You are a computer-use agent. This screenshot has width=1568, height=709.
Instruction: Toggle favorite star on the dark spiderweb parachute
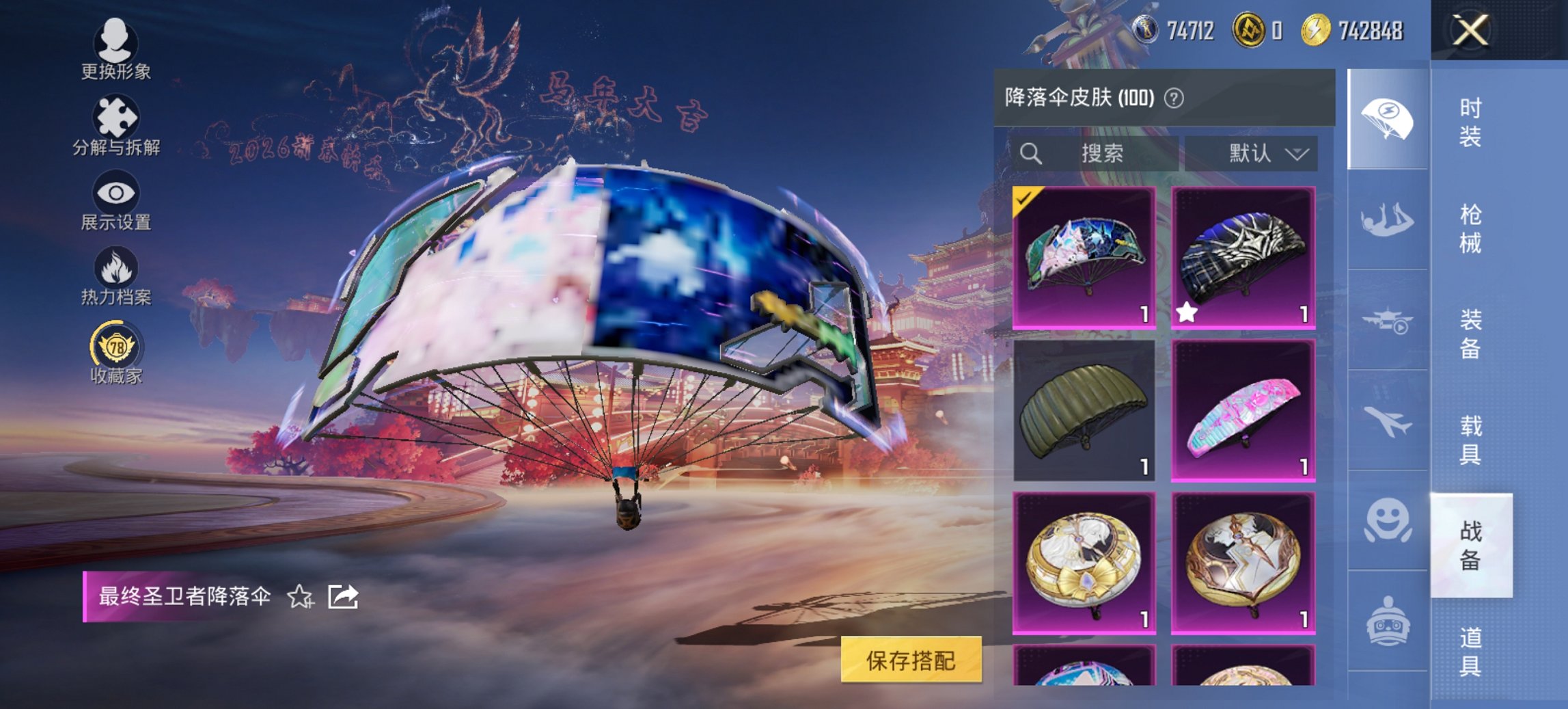click(1189, 311)
